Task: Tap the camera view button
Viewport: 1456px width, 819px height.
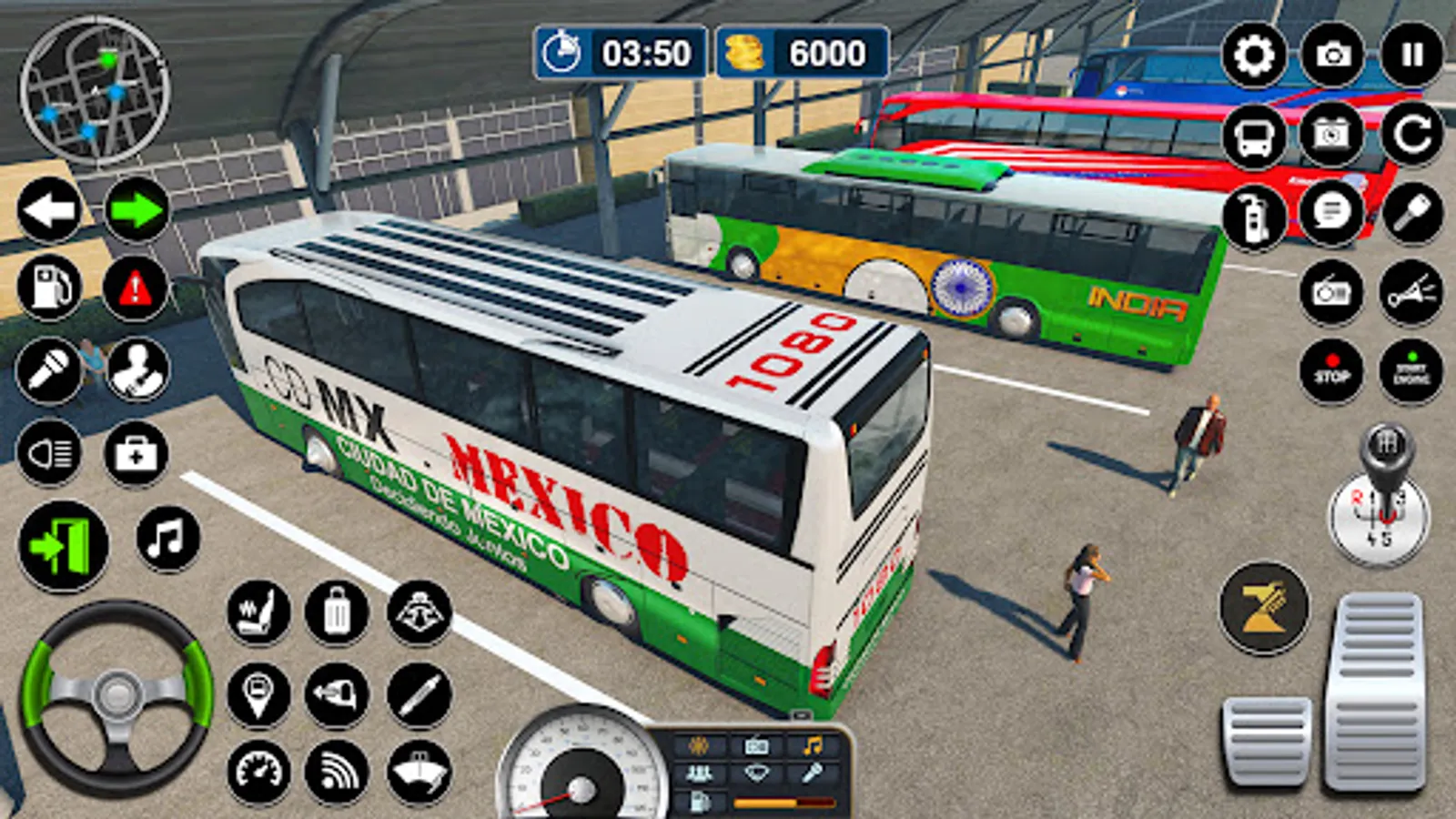Action: point(1333,56)
